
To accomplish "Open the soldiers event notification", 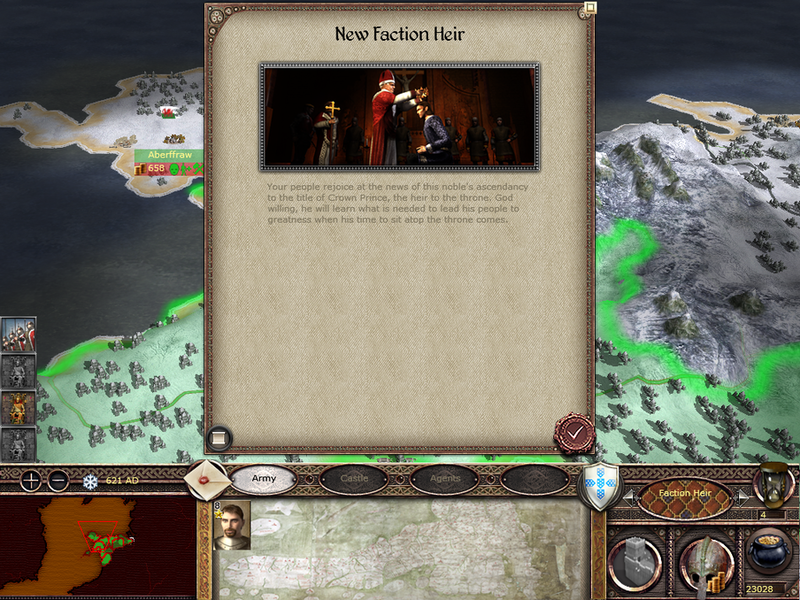I will (x=18, y=335).
